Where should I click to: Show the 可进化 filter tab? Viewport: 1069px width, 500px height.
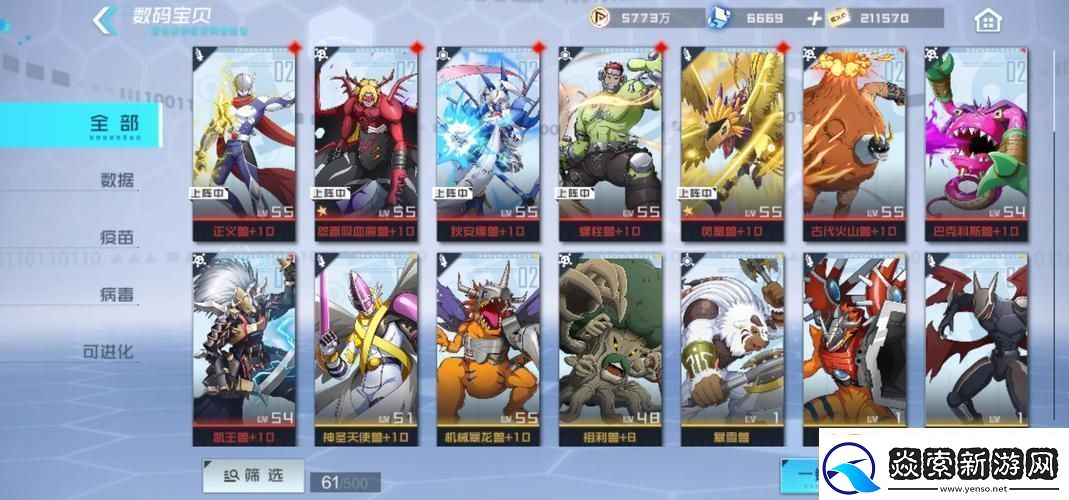(110, 352)
